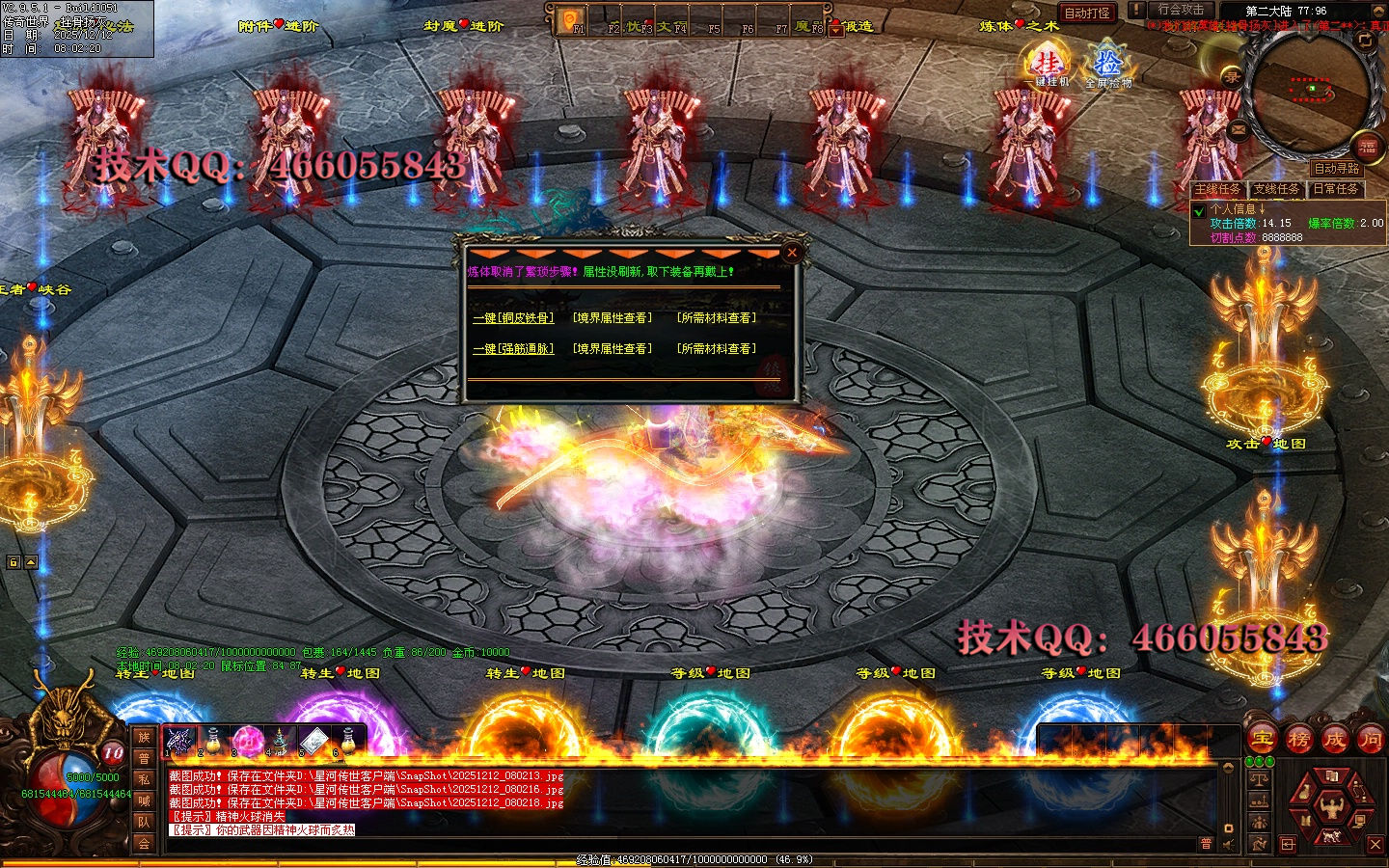Open the circular minimap
The width and height of the screenshot is (1389, 868).
(x=1310, y=92)
